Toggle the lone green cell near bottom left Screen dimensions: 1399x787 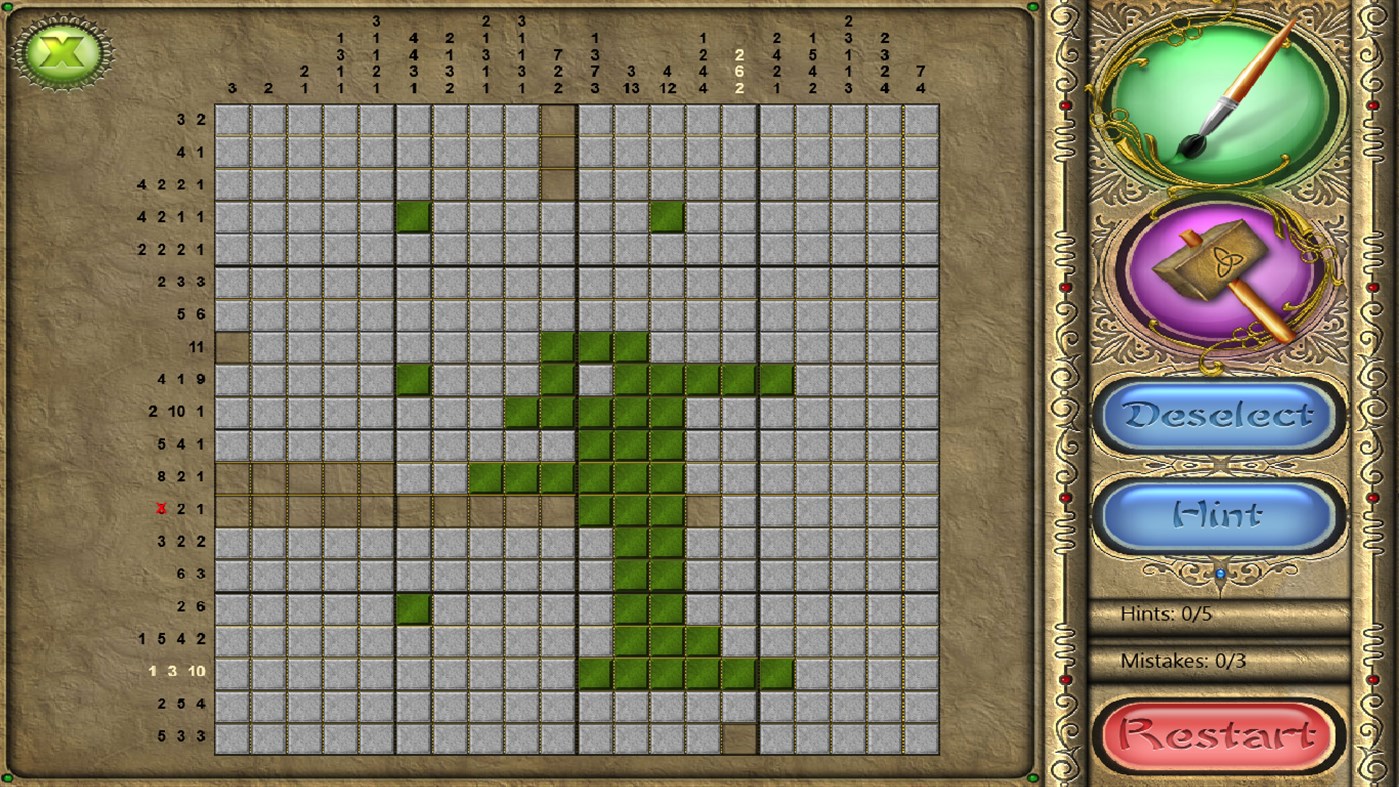414,606
